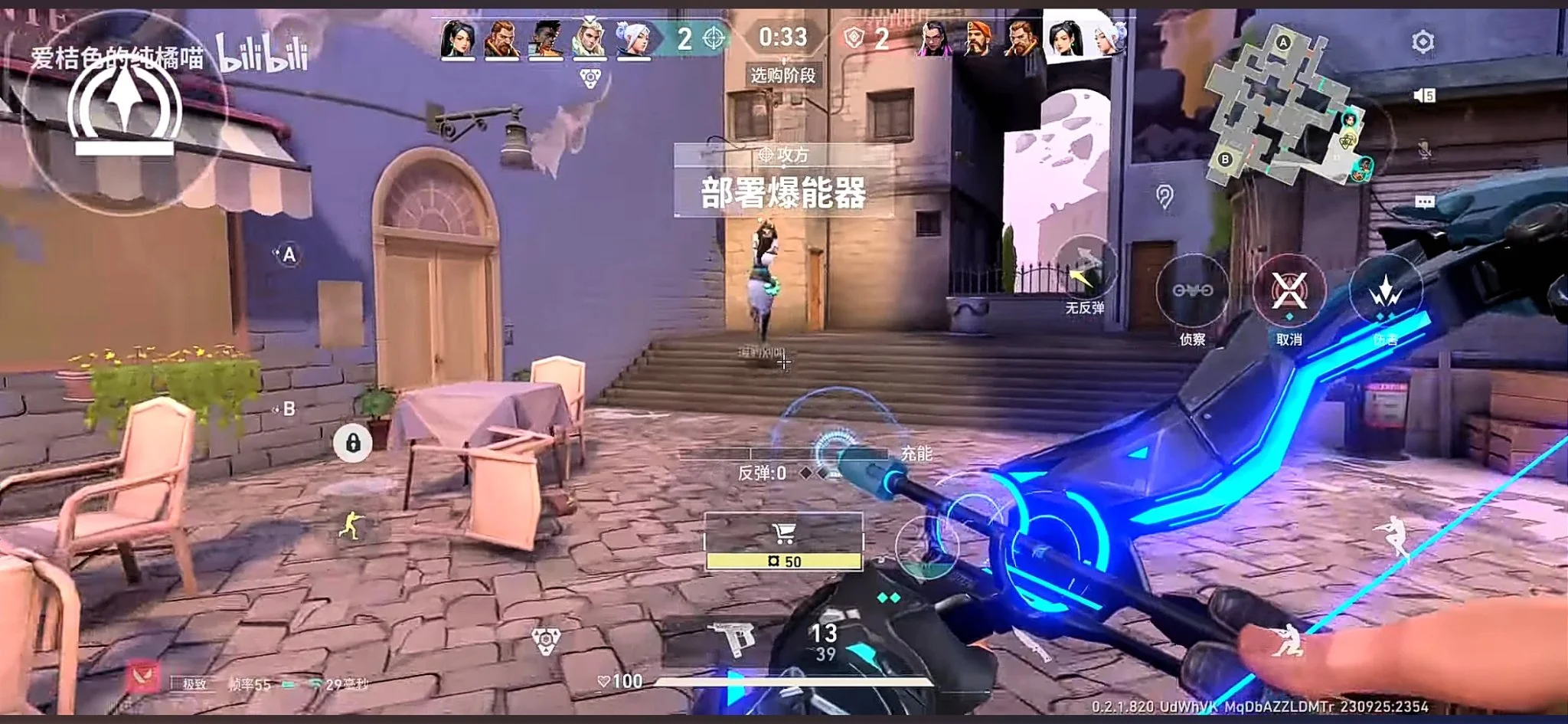Click the 充能 charge button
1568x724 pixels.
click(918, 454)
